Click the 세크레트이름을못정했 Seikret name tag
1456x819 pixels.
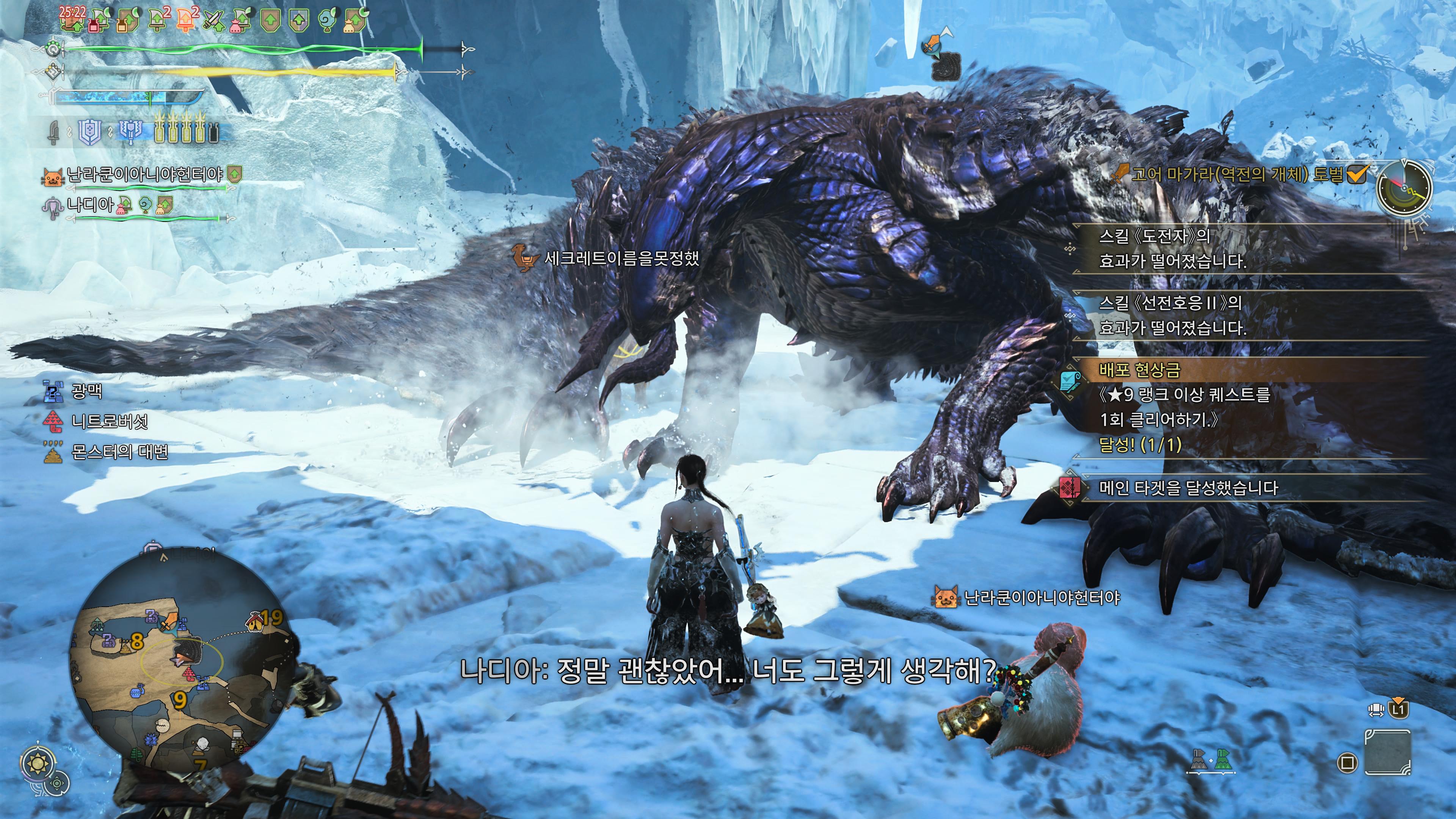[x=621, y=259]
